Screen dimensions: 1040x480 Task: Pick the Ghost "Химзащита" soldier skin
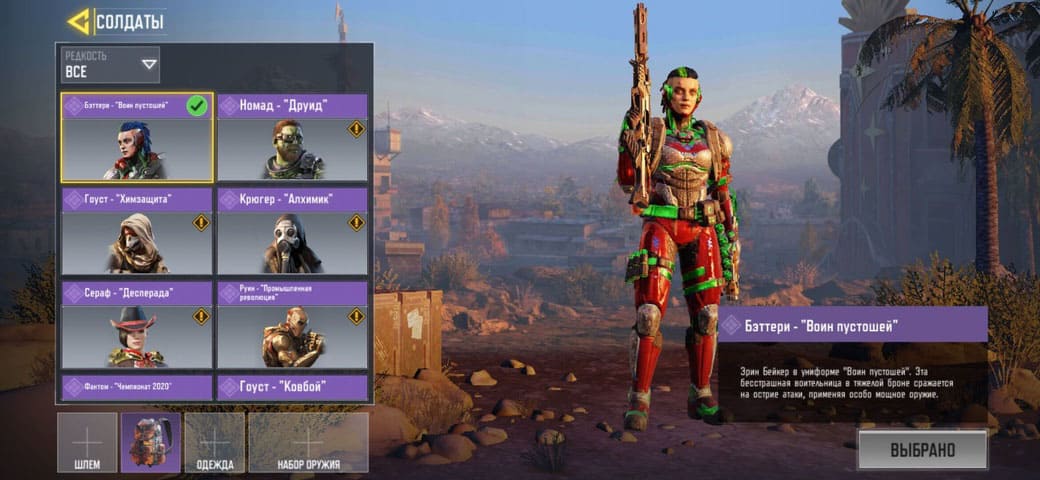pyautogui.click(x=137, y=232)
